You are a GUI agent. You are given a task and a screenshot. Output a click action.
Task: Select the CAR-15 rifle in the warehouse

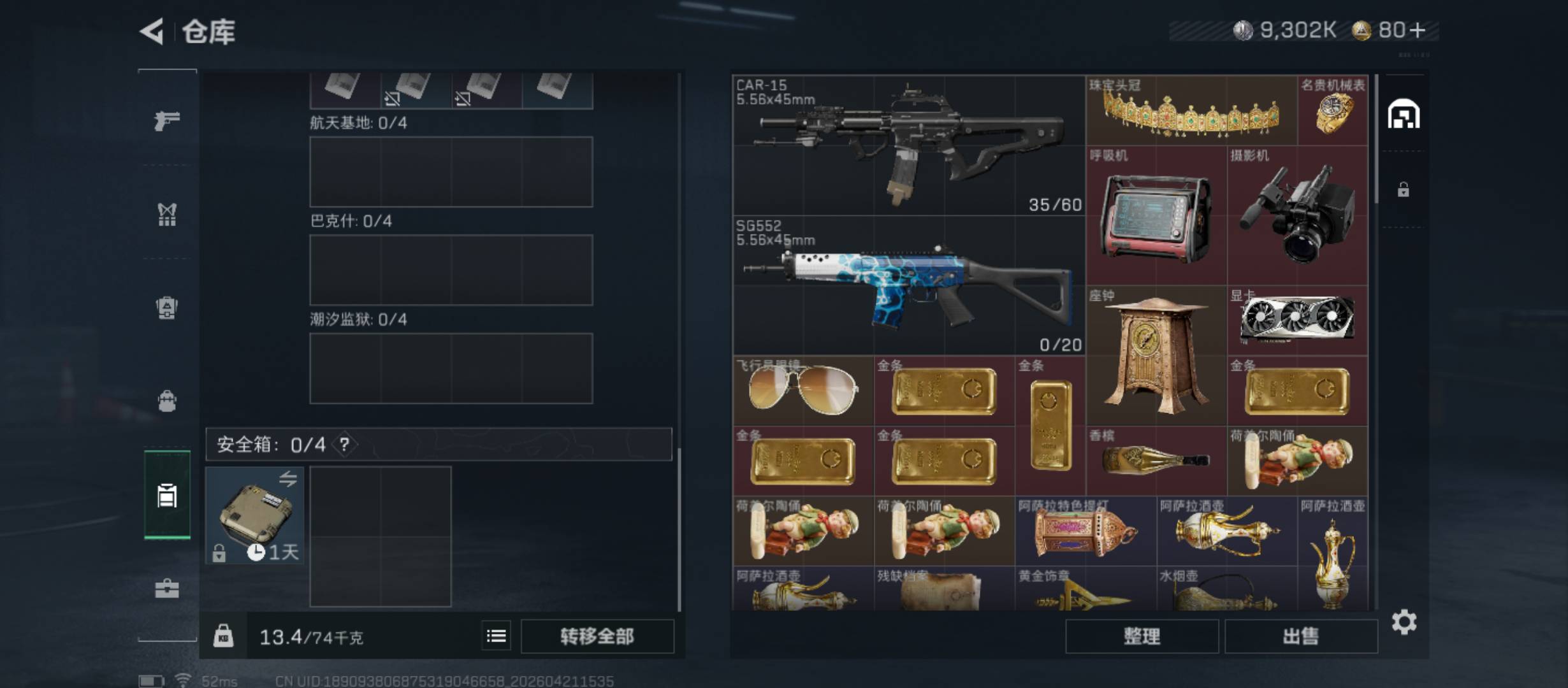(x=909, y=146)
